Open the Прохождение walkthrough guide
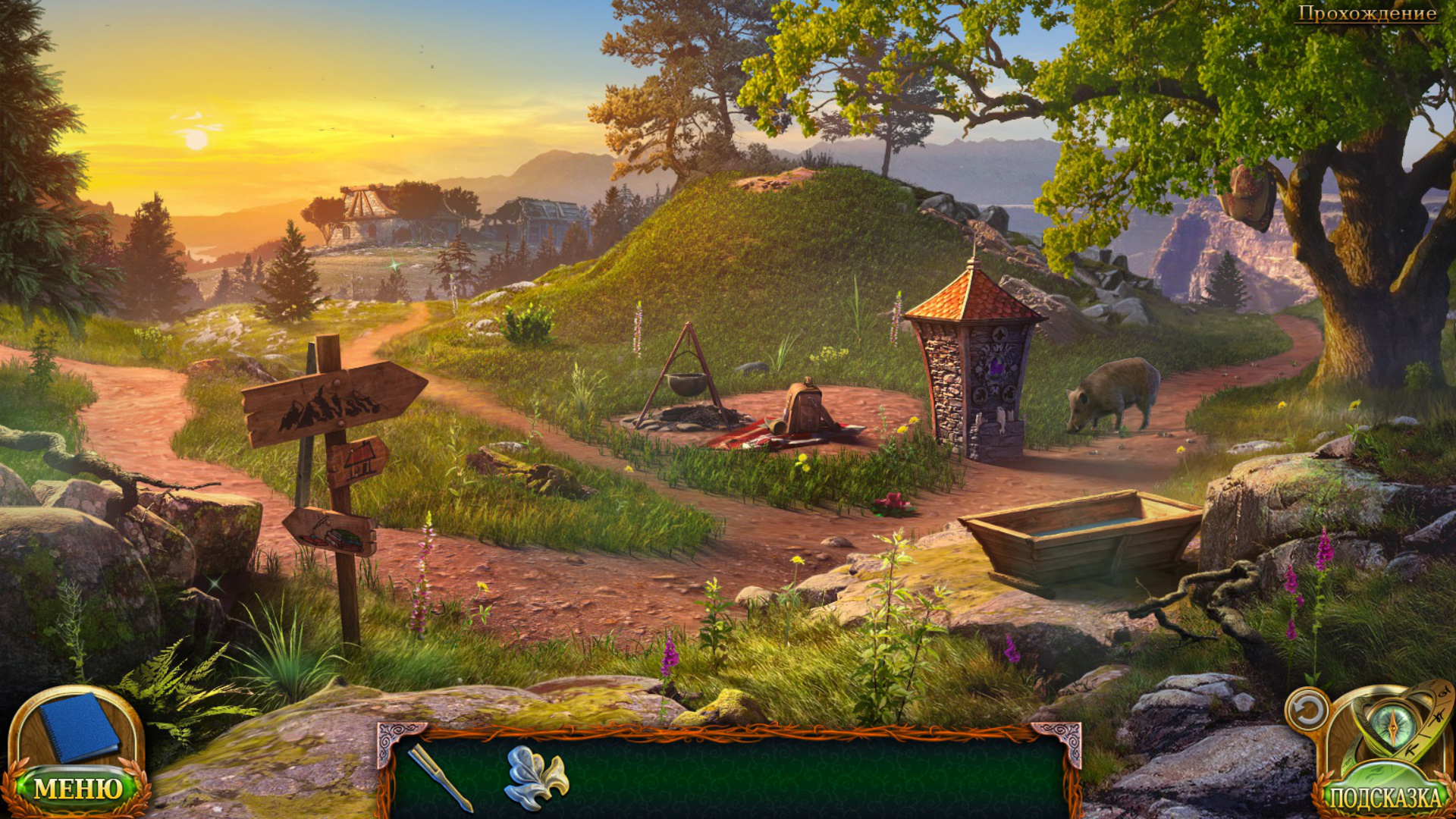Viewport: 1456px width, 819px height. point(1367,13)
